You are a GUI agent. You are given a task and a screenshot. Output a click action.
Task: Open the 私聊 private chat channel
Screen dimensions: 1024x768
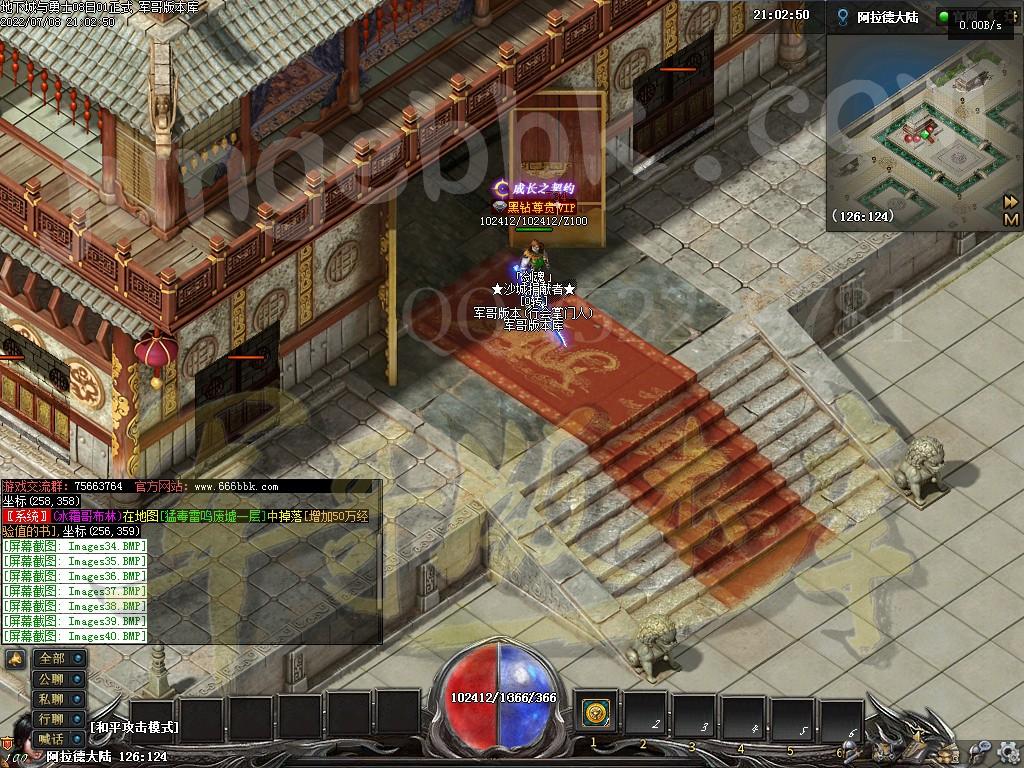click(x=58, y=698)
